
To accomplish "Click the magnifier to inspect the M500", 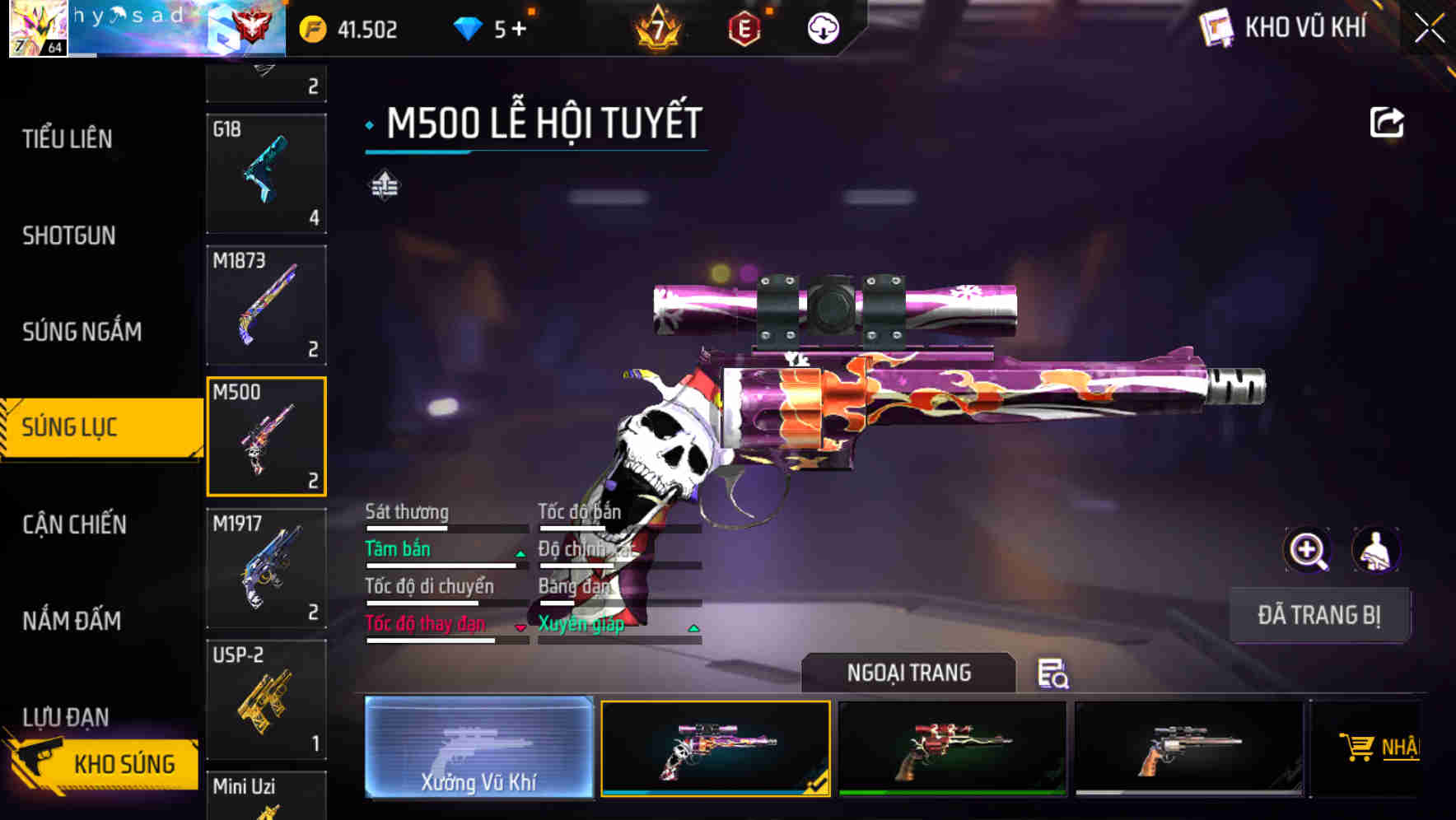I will (1309, 550).
